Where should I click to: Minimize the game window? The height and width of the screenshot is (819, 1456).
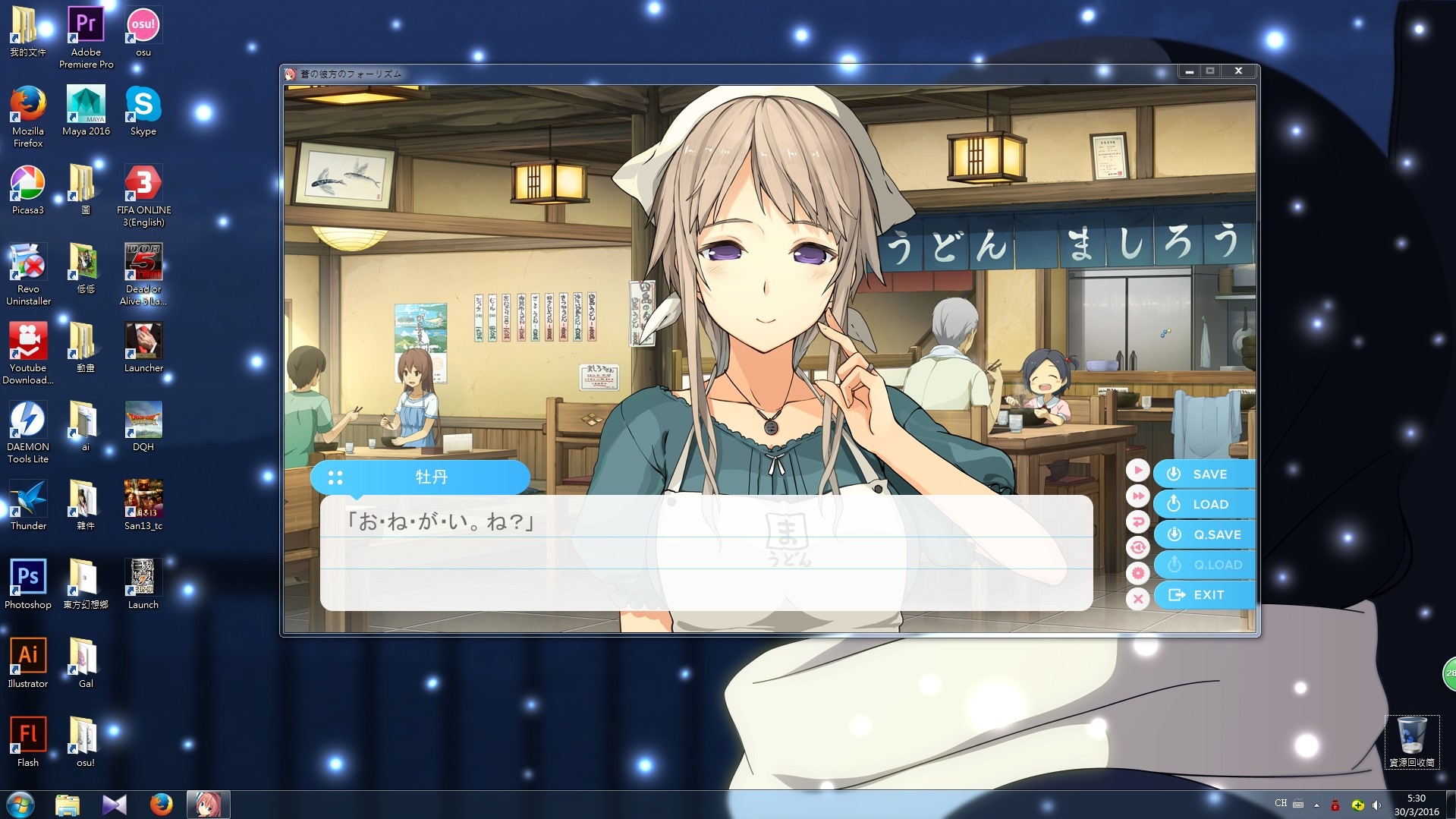(1189, 71)
